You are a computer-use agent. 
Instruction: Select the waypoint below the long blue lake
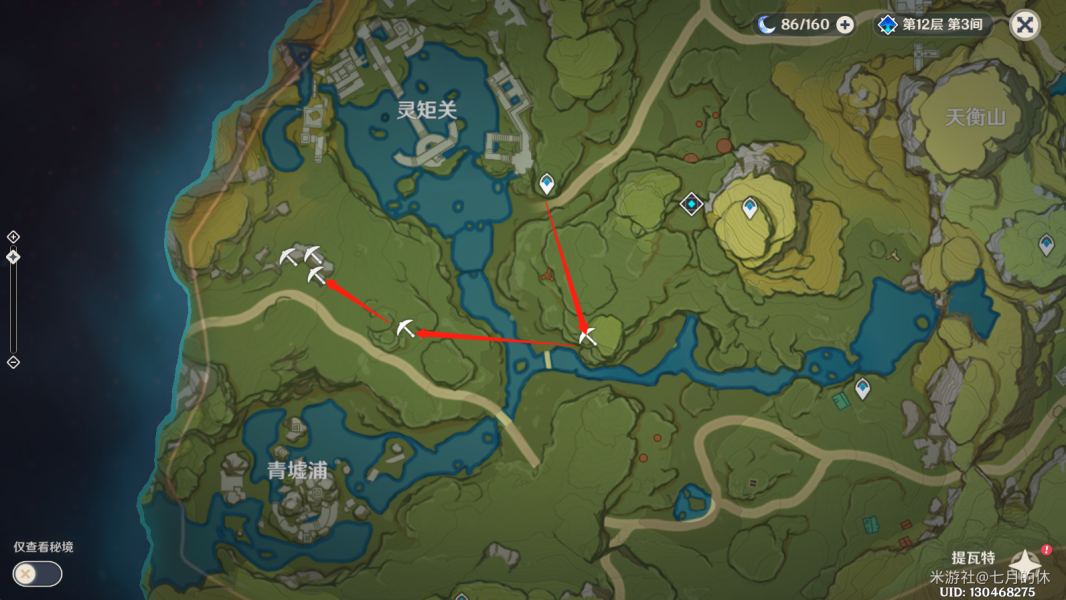[x=862, y=388]
